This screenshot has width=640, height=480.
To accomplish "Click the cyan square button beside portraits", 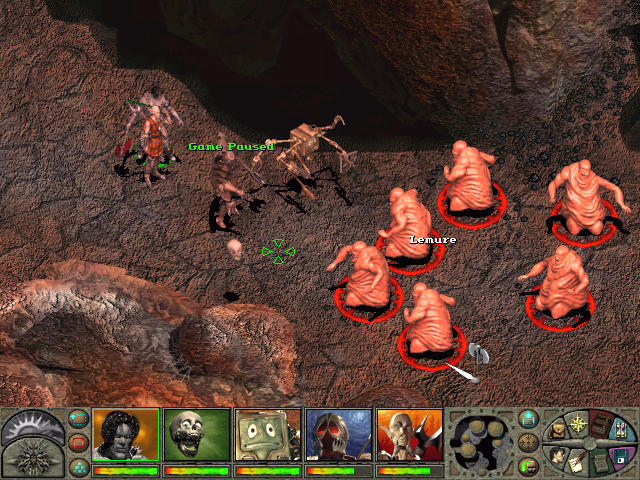I will [78, 419].
